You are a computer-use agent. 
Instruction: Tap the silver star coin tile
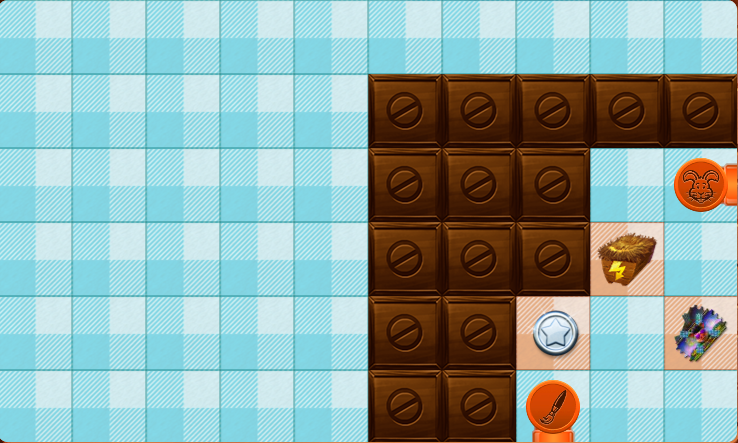553,333
